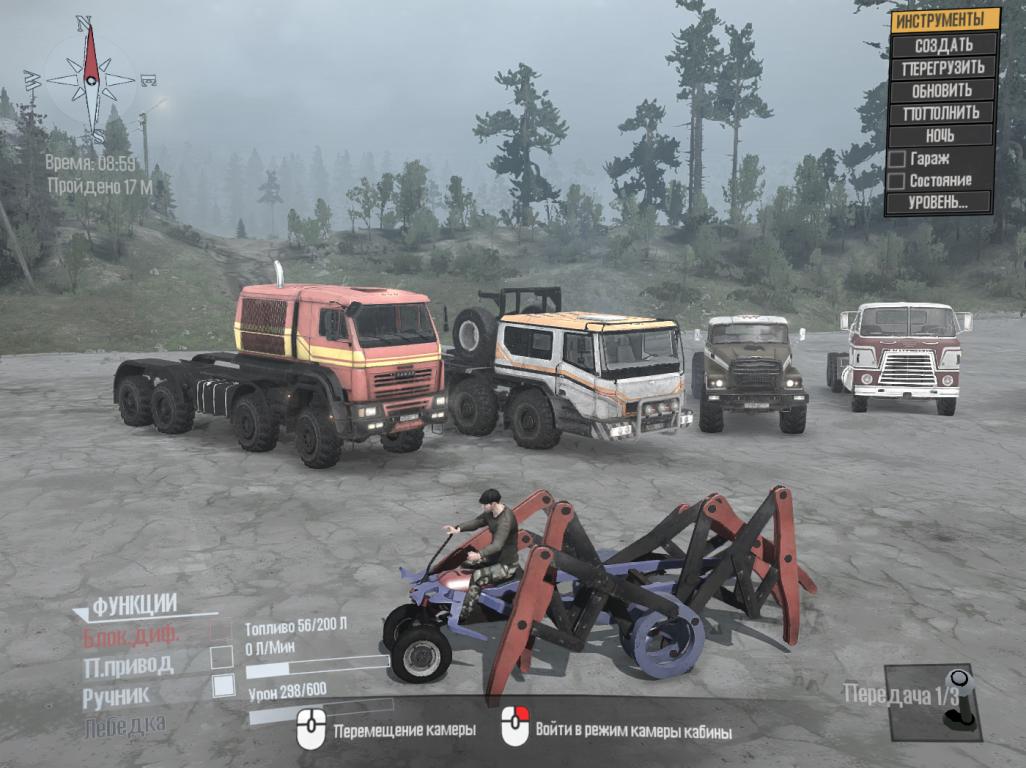Toggle the П.привод all-wheel drive checkbox
The height and width of the screenshot is (768, 1026).
pyautogui.click(x=222, y=658)
